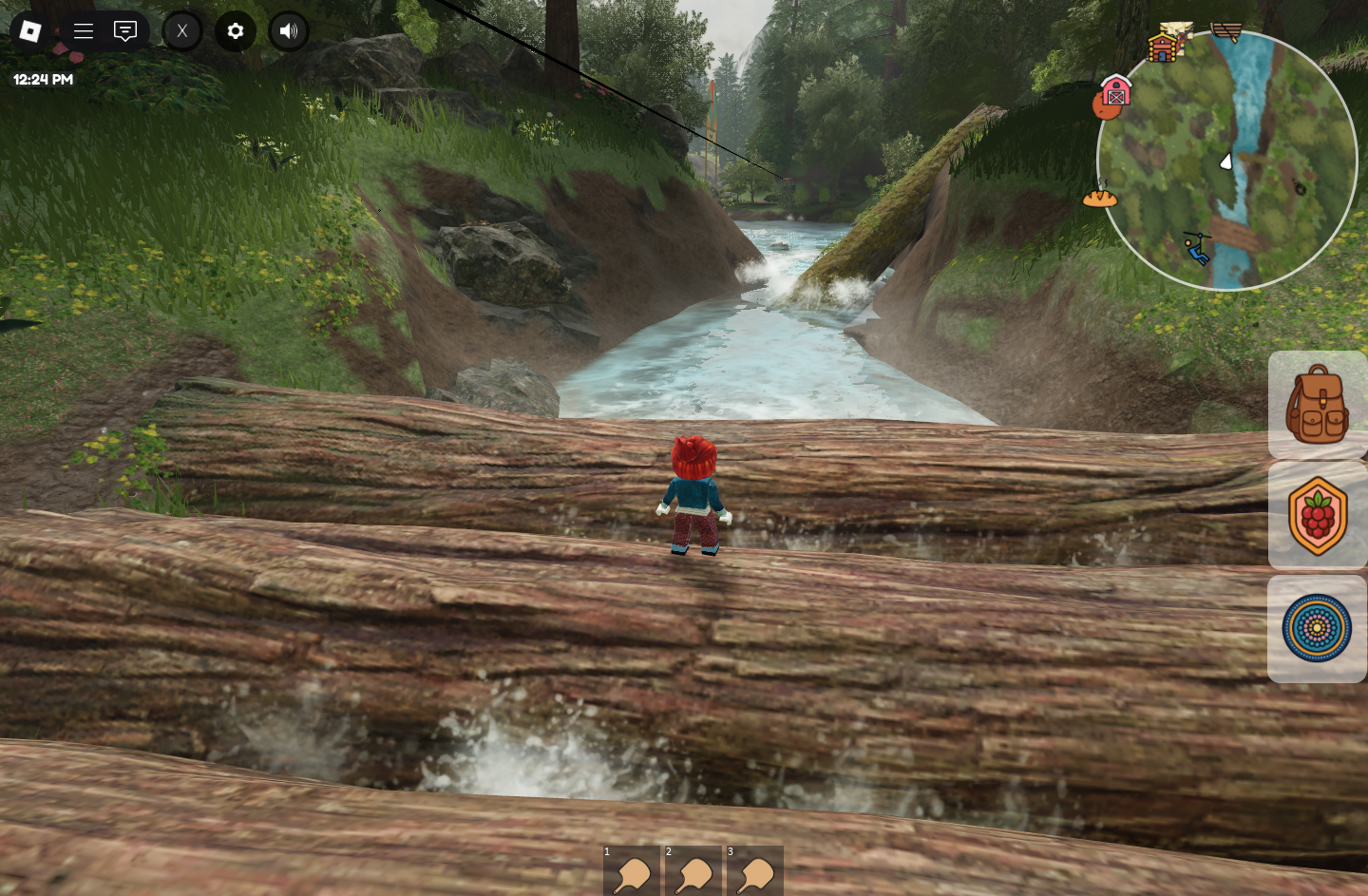Select the bread loaf map marker

click(1100, 197)
